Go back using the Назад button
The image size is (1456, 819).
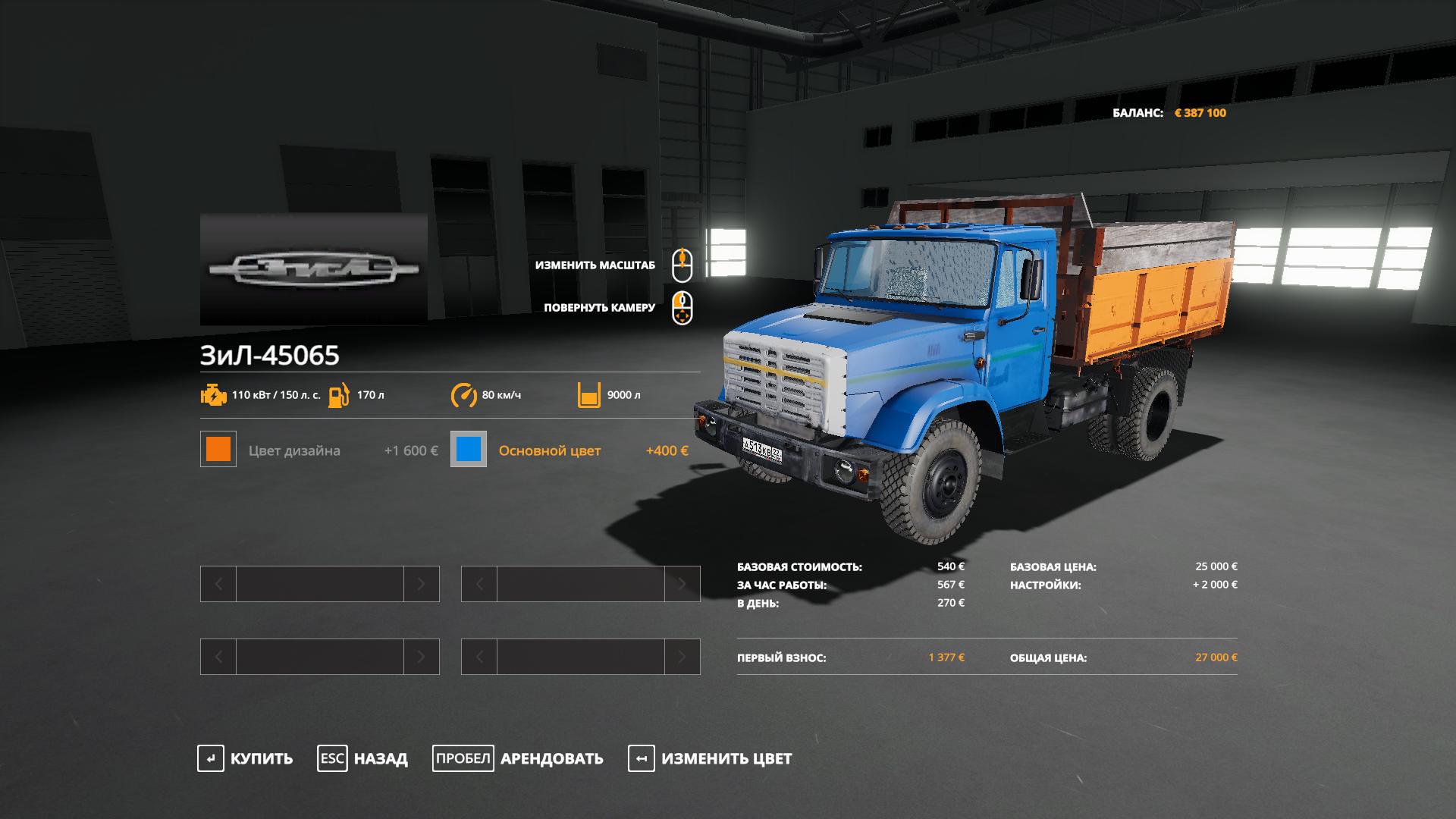click(363, 758)
